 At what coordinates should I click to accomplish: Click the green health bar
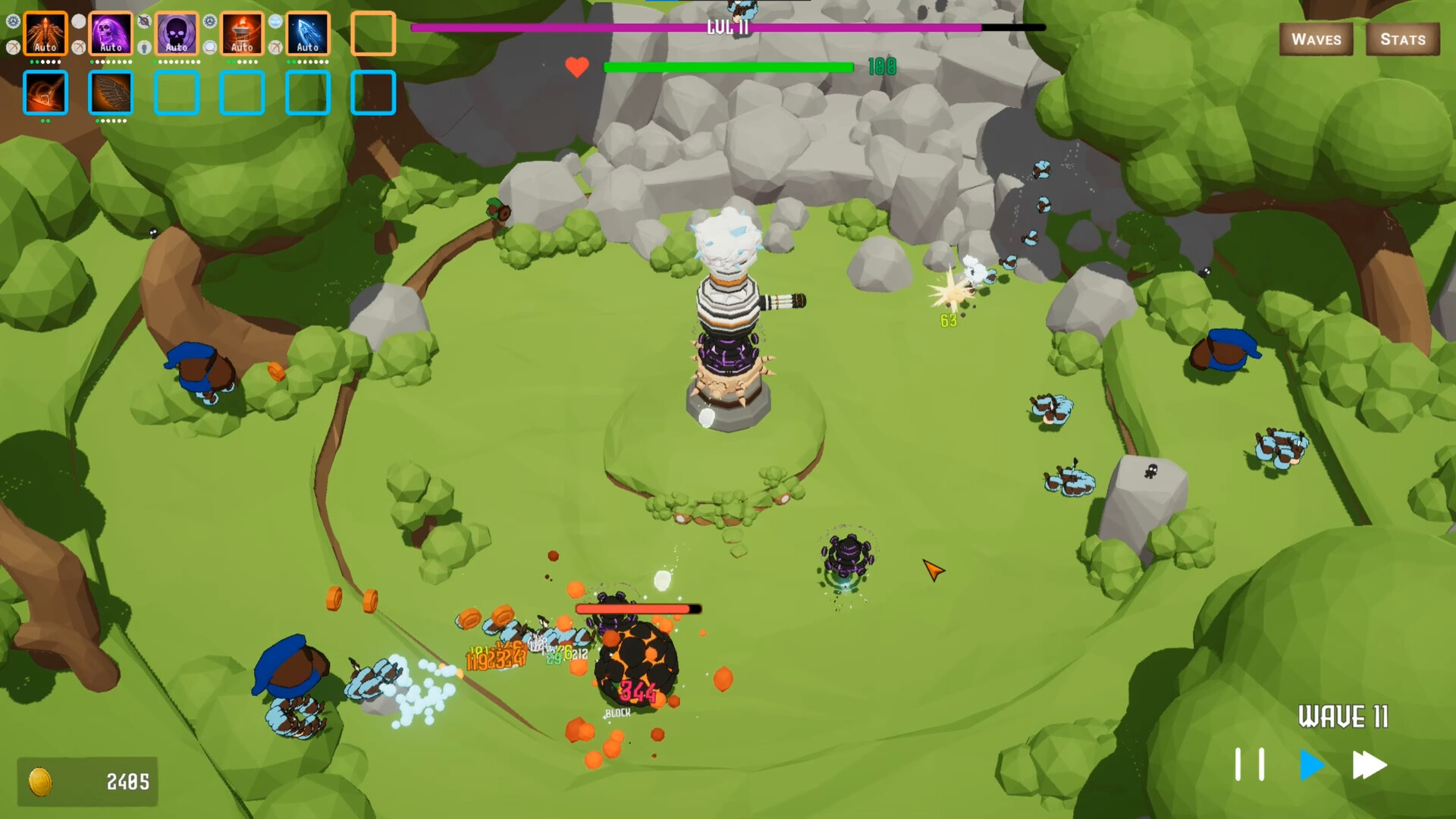[x=728, y=67]
